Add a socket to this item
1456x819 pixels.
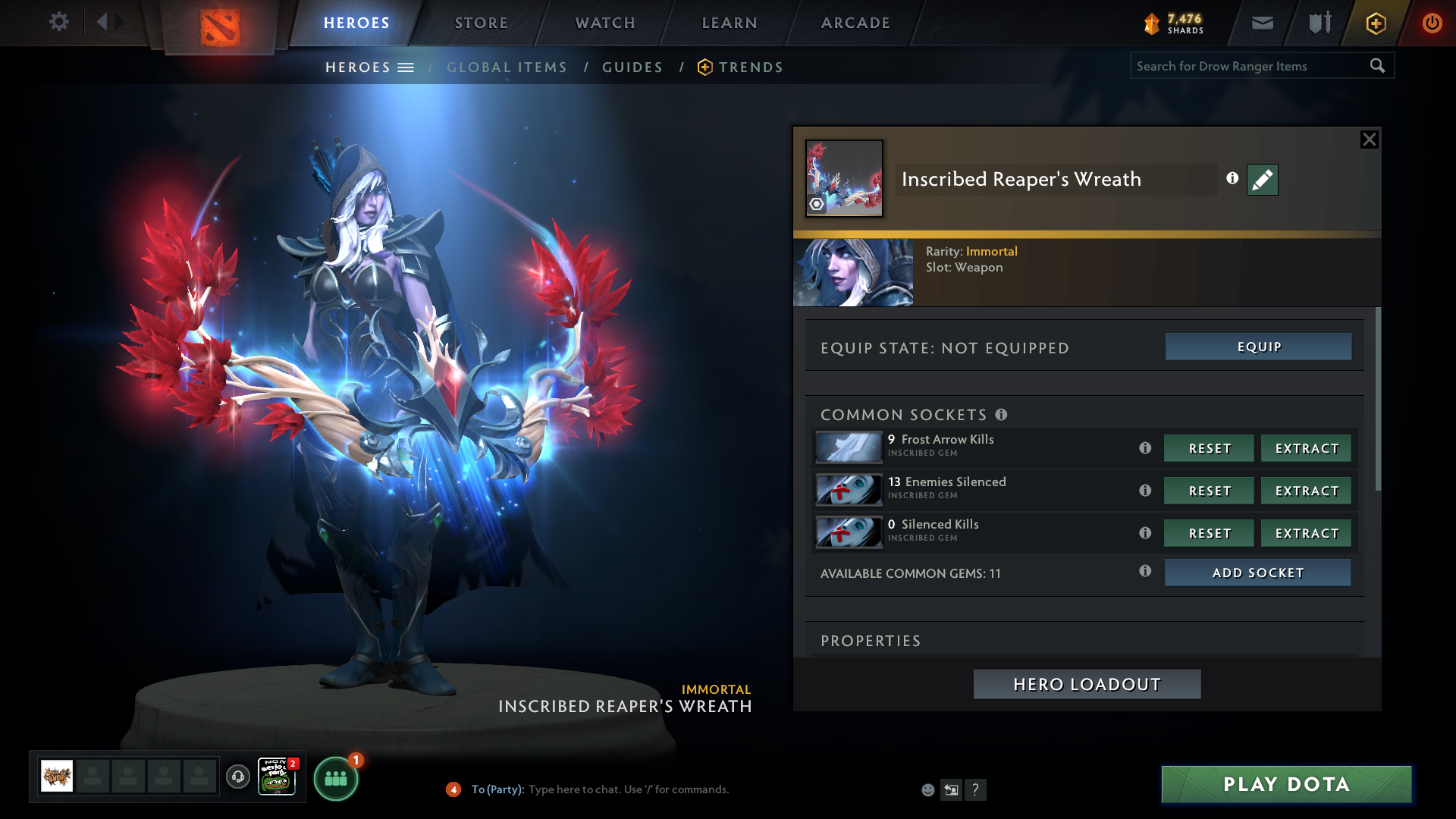[1257, 573]
